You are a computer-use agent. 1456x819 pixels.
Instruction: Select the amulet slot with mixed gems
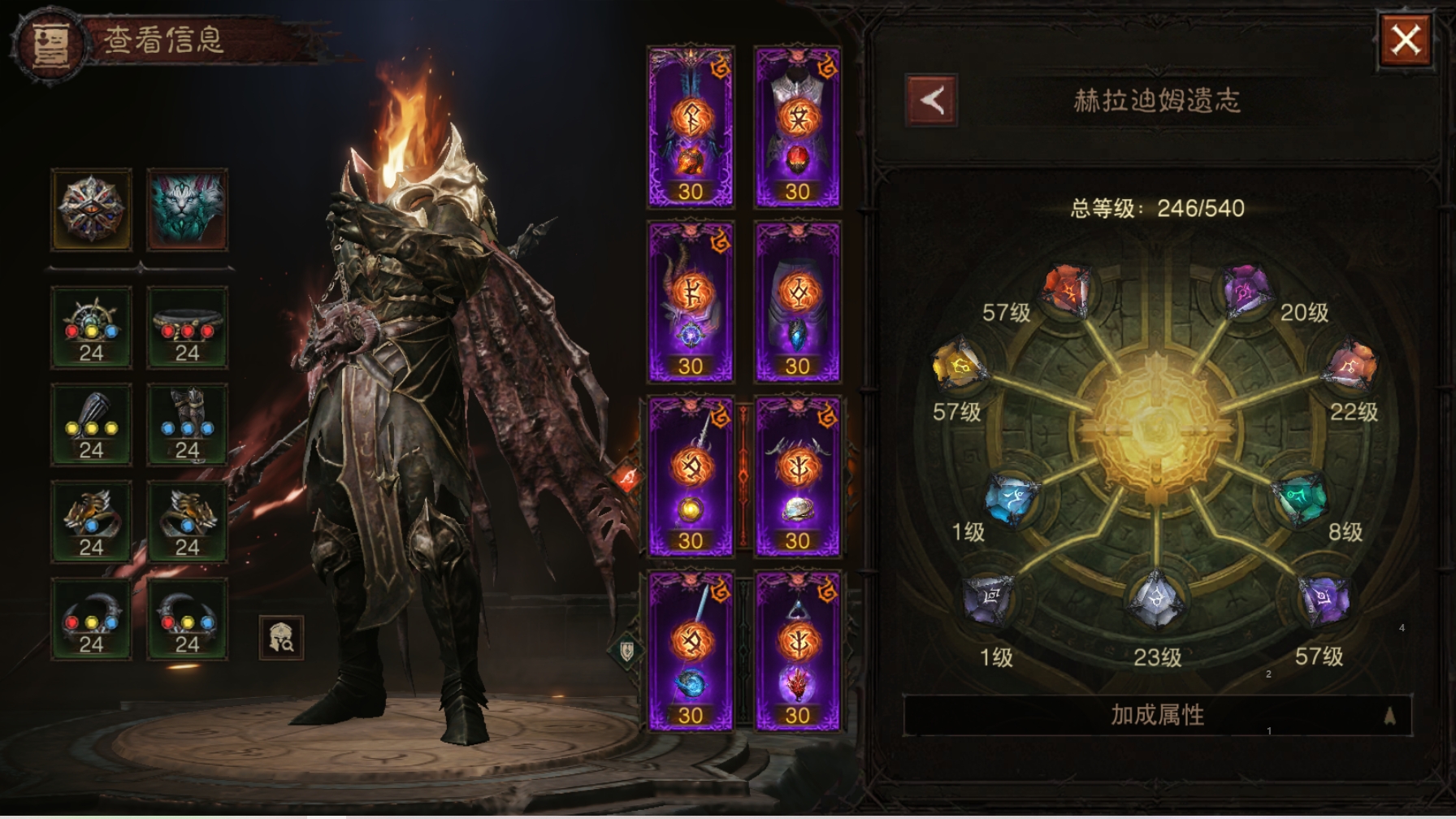(91, 327)
